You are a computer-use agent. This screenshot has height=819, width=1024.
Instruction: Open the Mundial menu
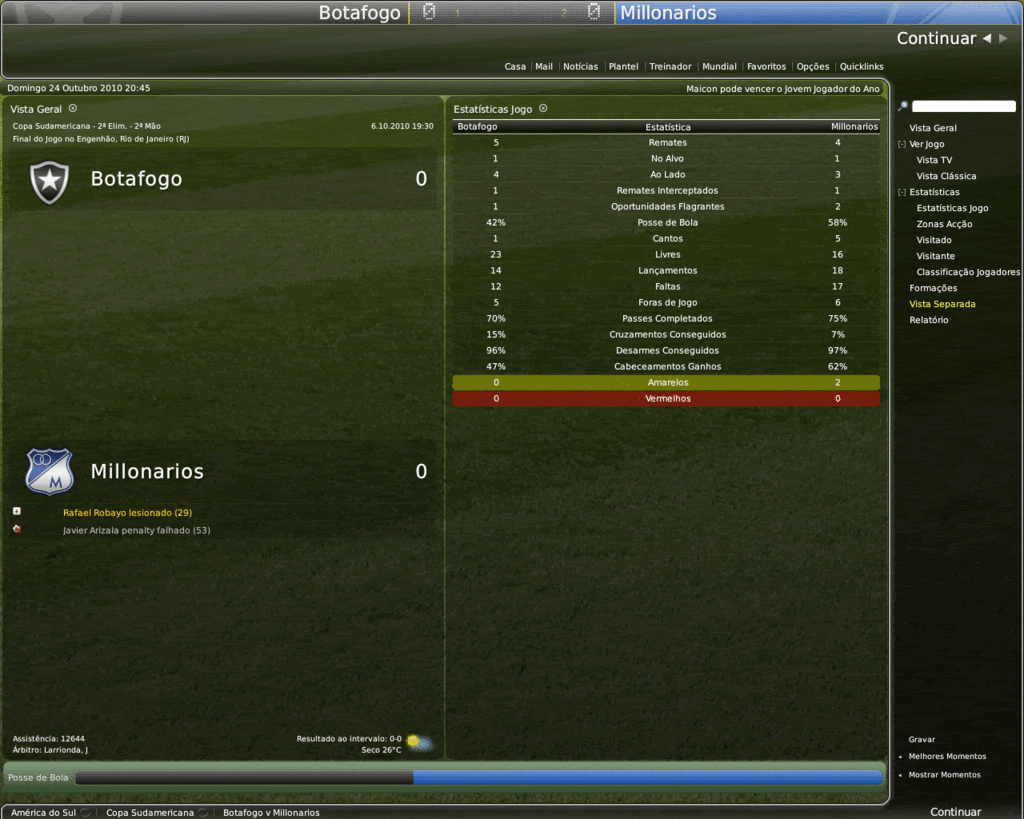click(719, 67)
